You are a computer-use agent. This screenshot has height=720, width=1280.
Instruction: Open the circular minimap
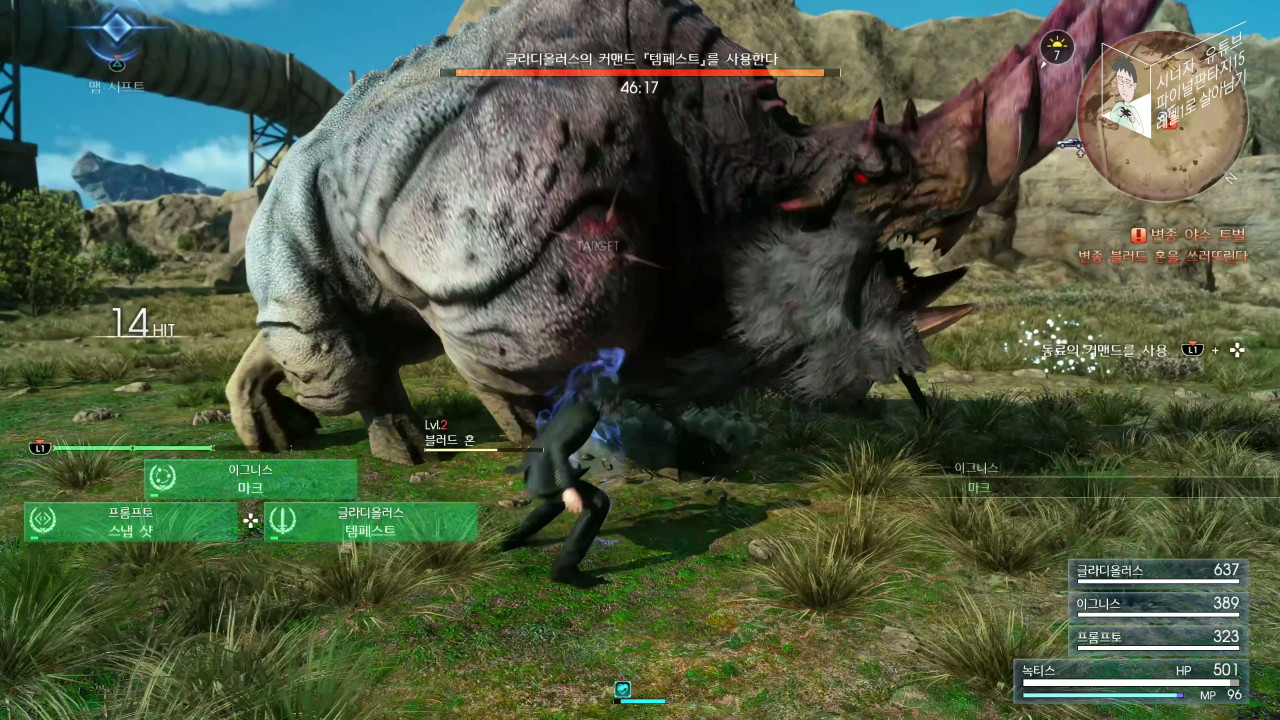pyautogui.click(x=1162, y=116)
